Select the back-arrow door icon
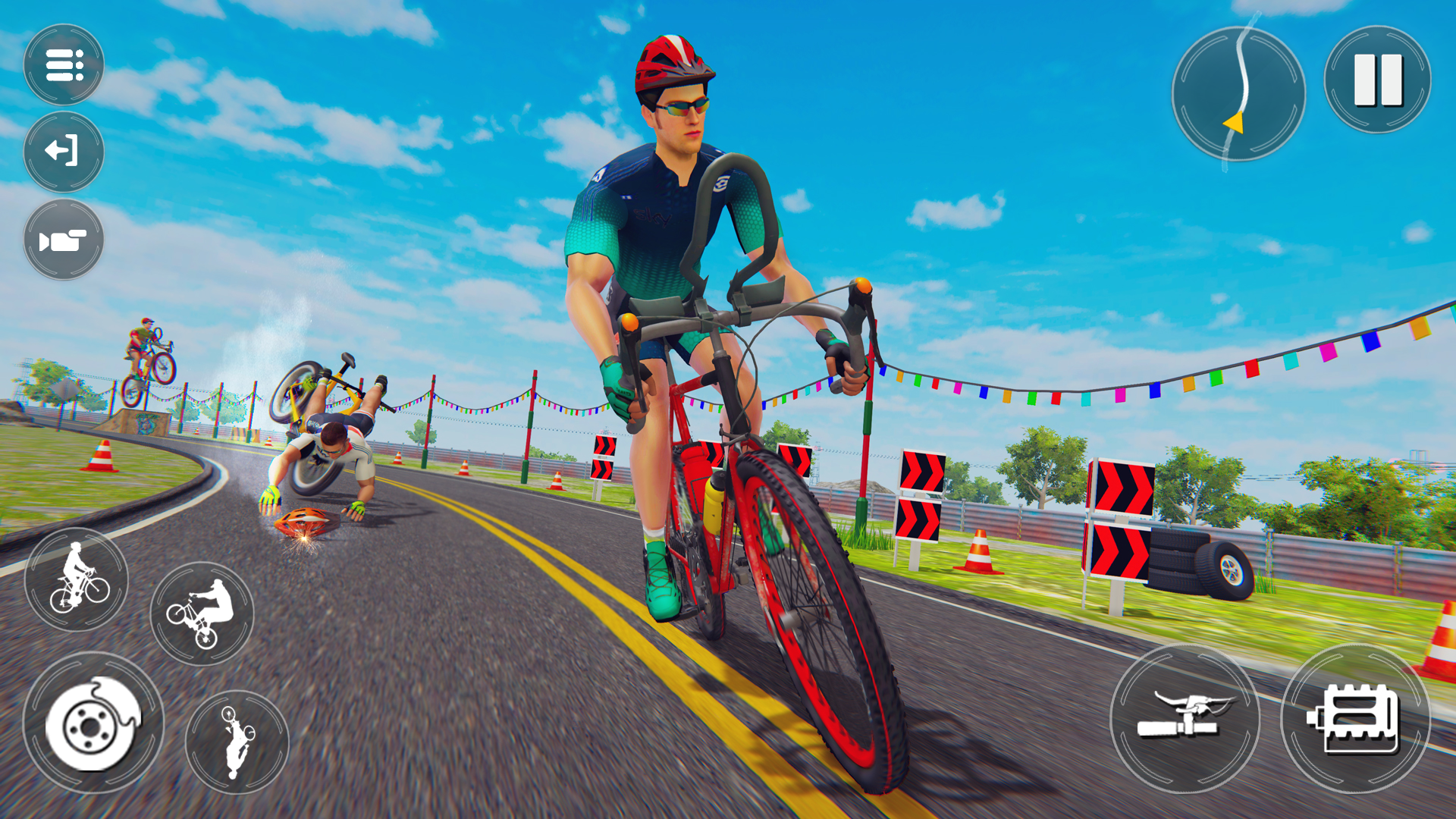The width and height of the screenshot is (1456, 819). click(64, 150)
